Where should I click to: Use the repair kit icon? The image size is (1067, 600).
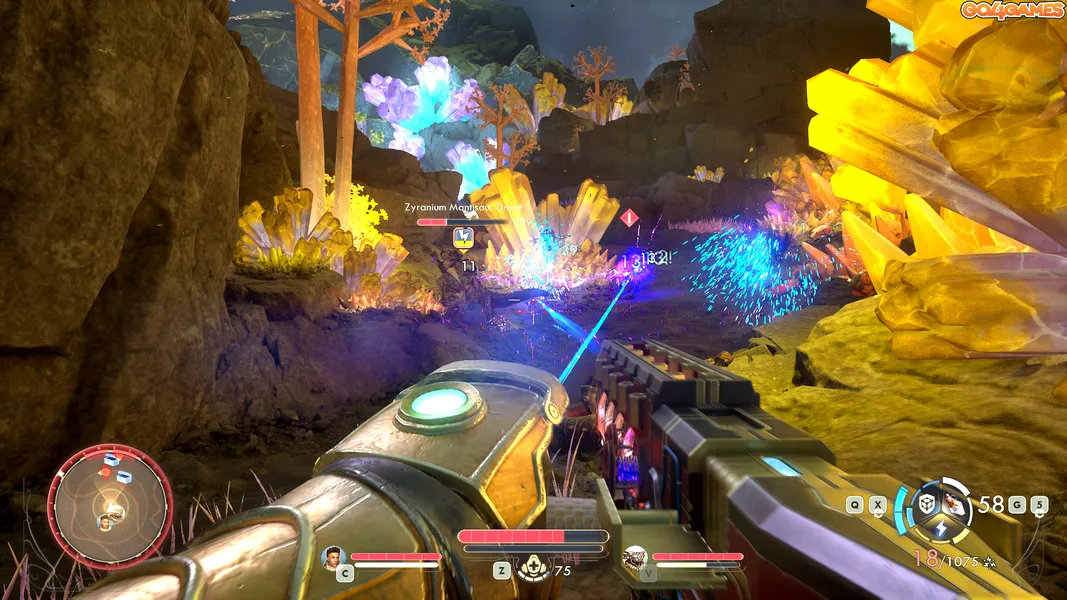(530, 568)
